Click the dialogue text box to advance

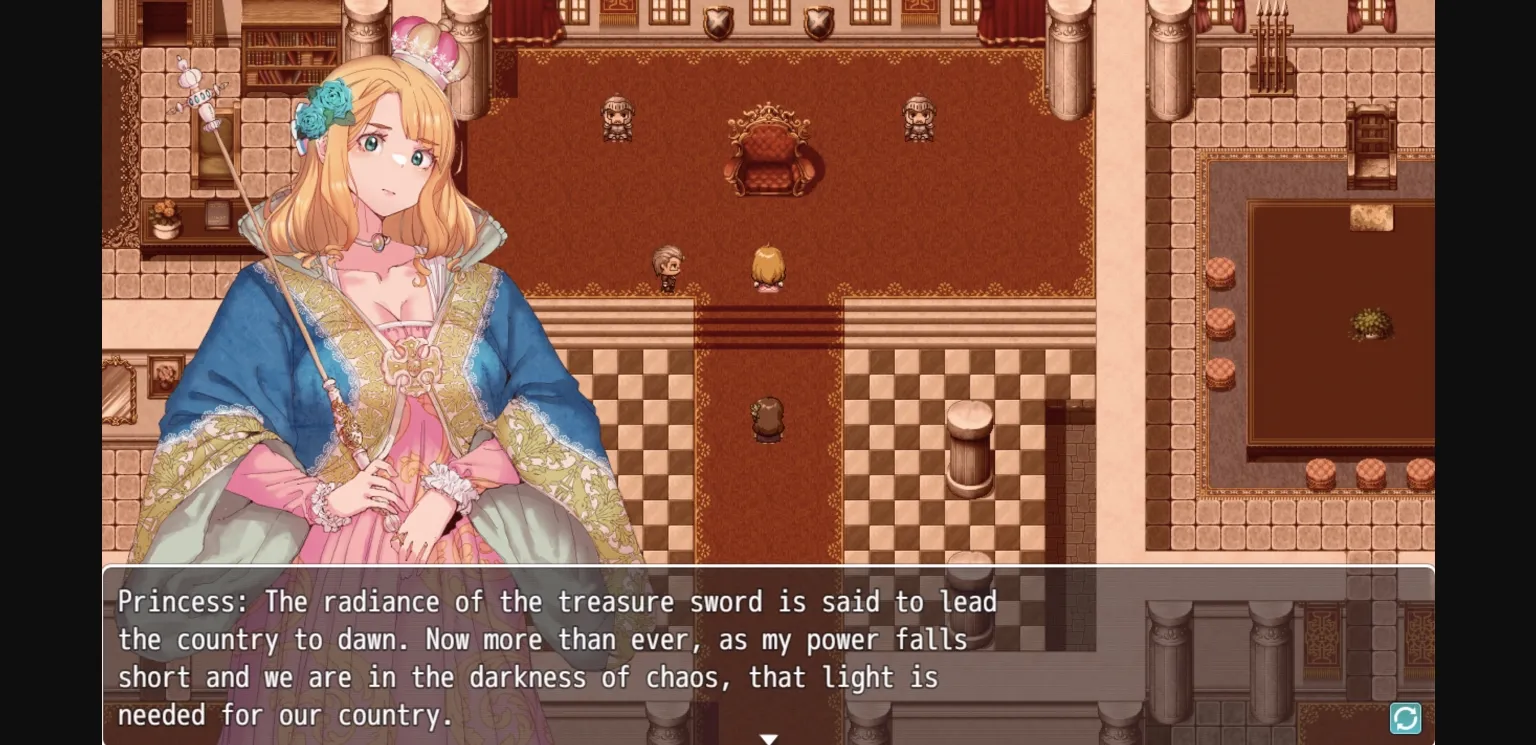coord(768,655)
